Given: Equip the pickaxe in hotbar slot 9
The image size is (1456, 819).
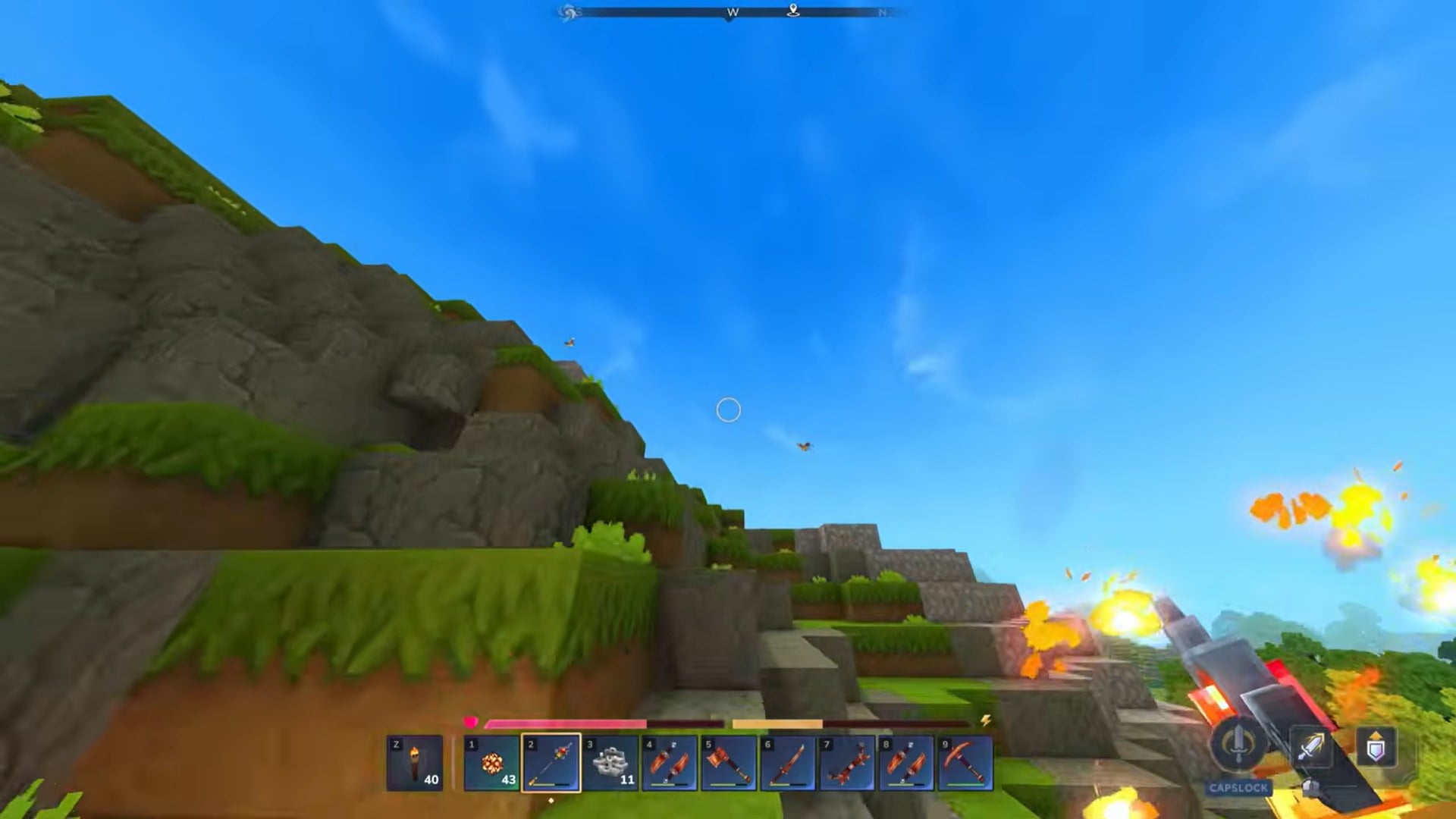Looking at the screenshot, I should [965, 762].
